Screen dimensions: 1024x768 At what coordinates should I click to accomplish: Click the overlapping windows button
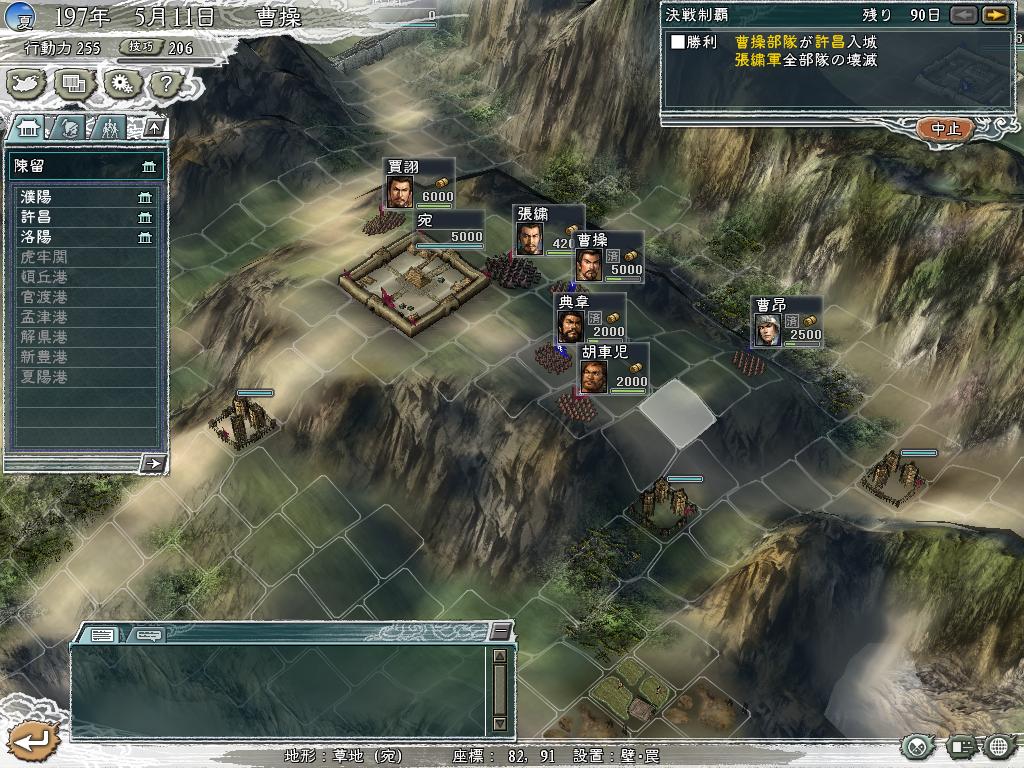[75, 84]
